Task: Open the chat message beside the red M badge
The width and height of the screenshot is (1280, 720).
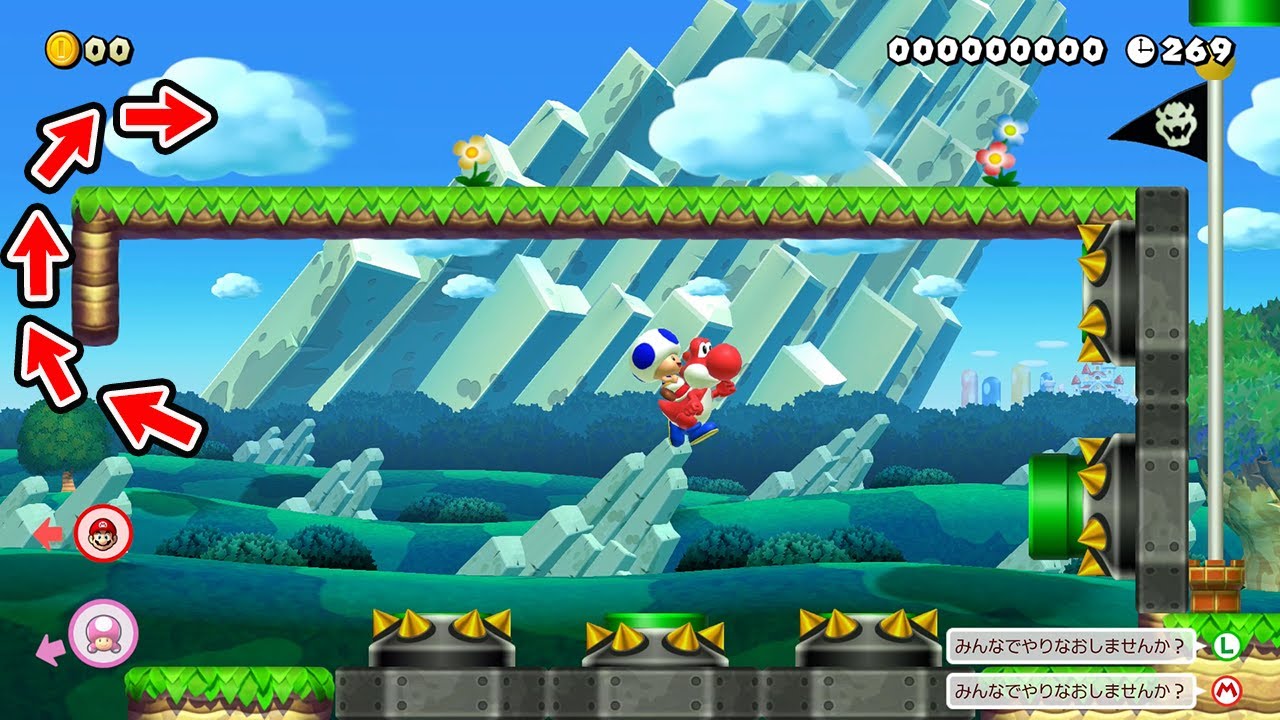Action: click(1071, 690)
